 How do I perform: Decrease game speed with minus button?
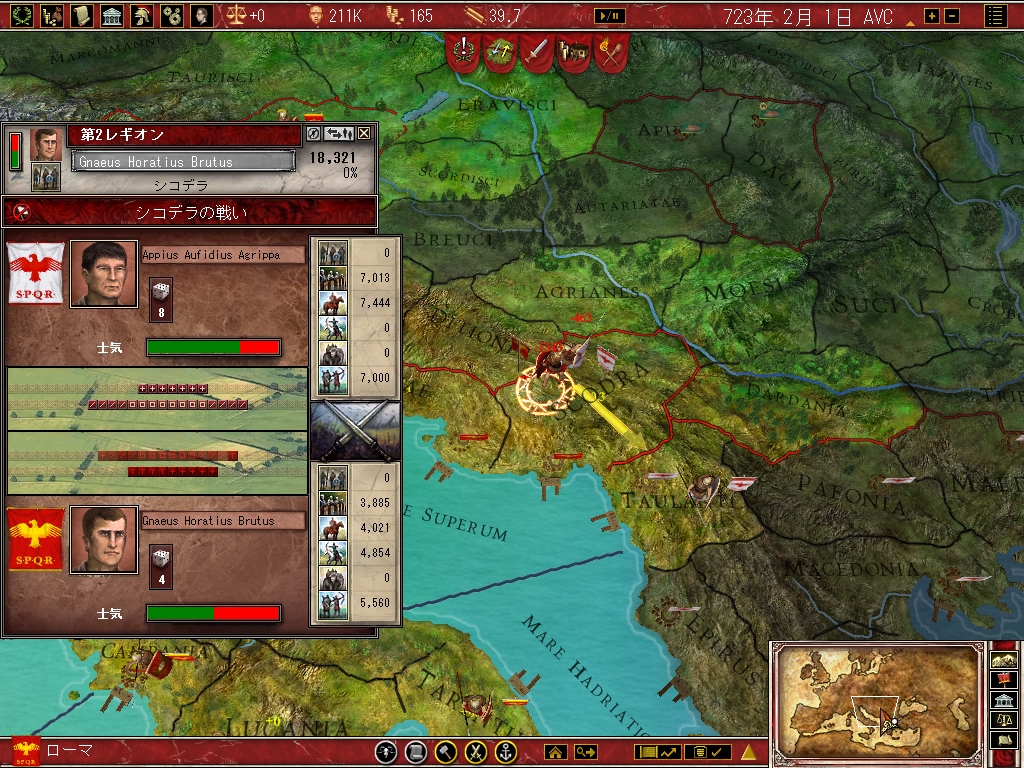click(x=951, y=16)
